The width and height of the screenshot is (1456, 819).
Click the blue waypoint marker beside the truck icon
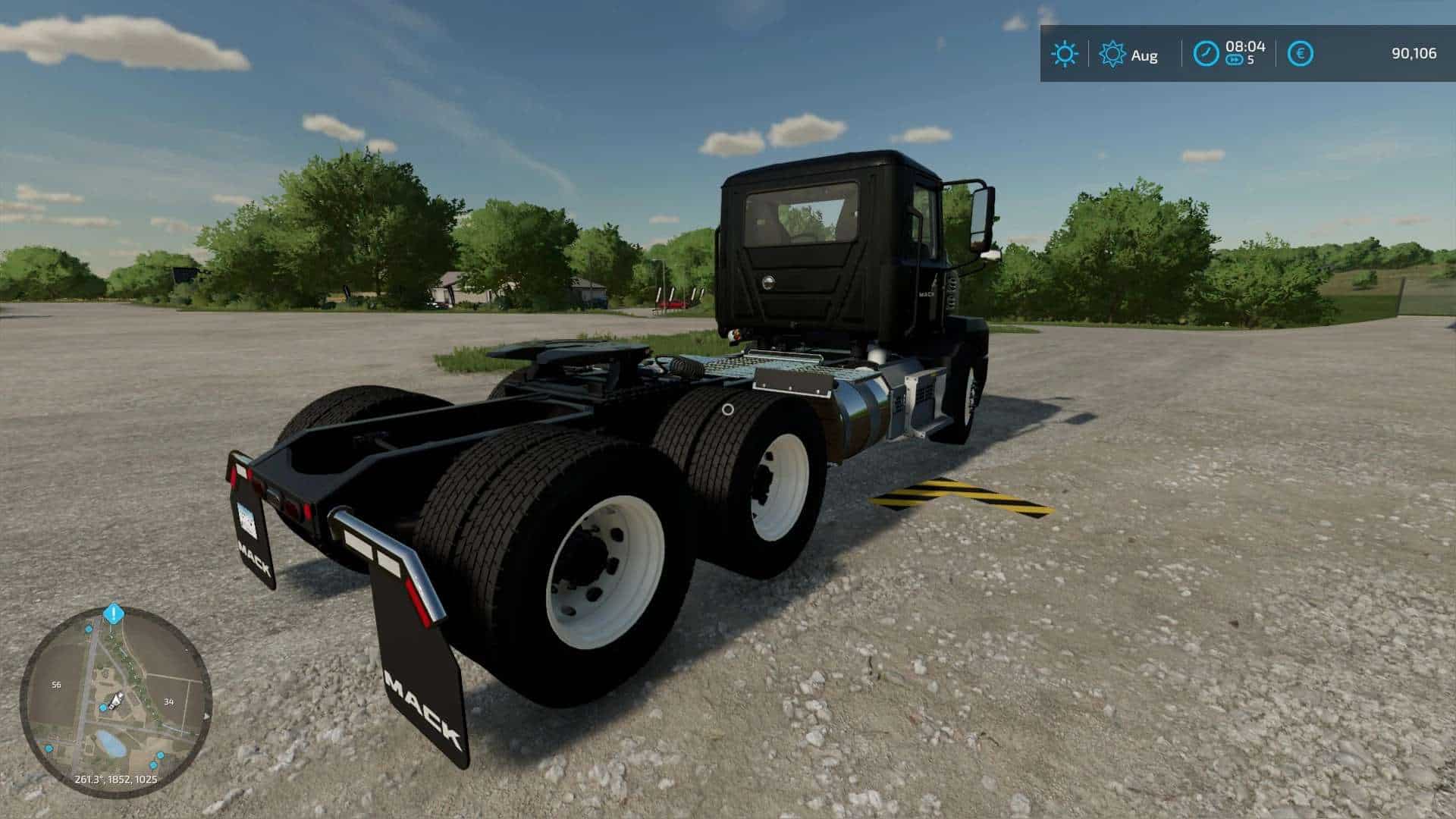102,708
